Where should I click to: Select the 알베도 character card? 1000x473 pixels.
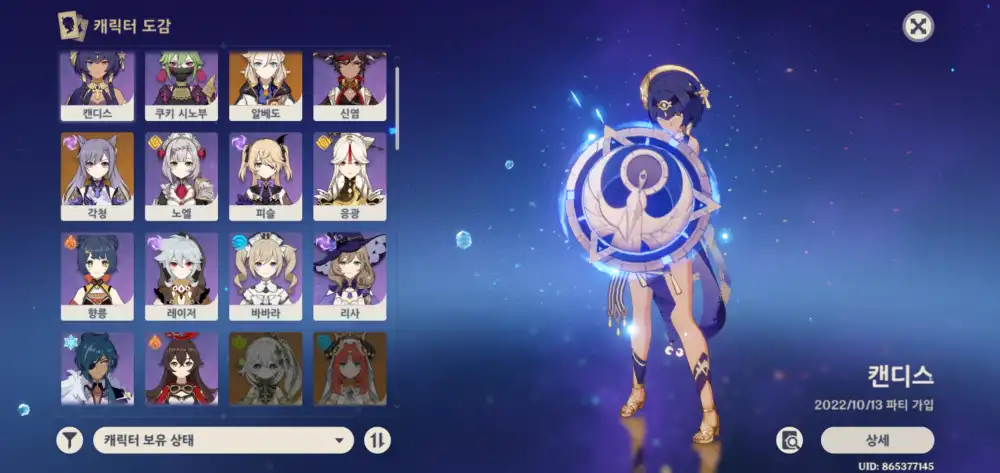[x=265, y=86]
